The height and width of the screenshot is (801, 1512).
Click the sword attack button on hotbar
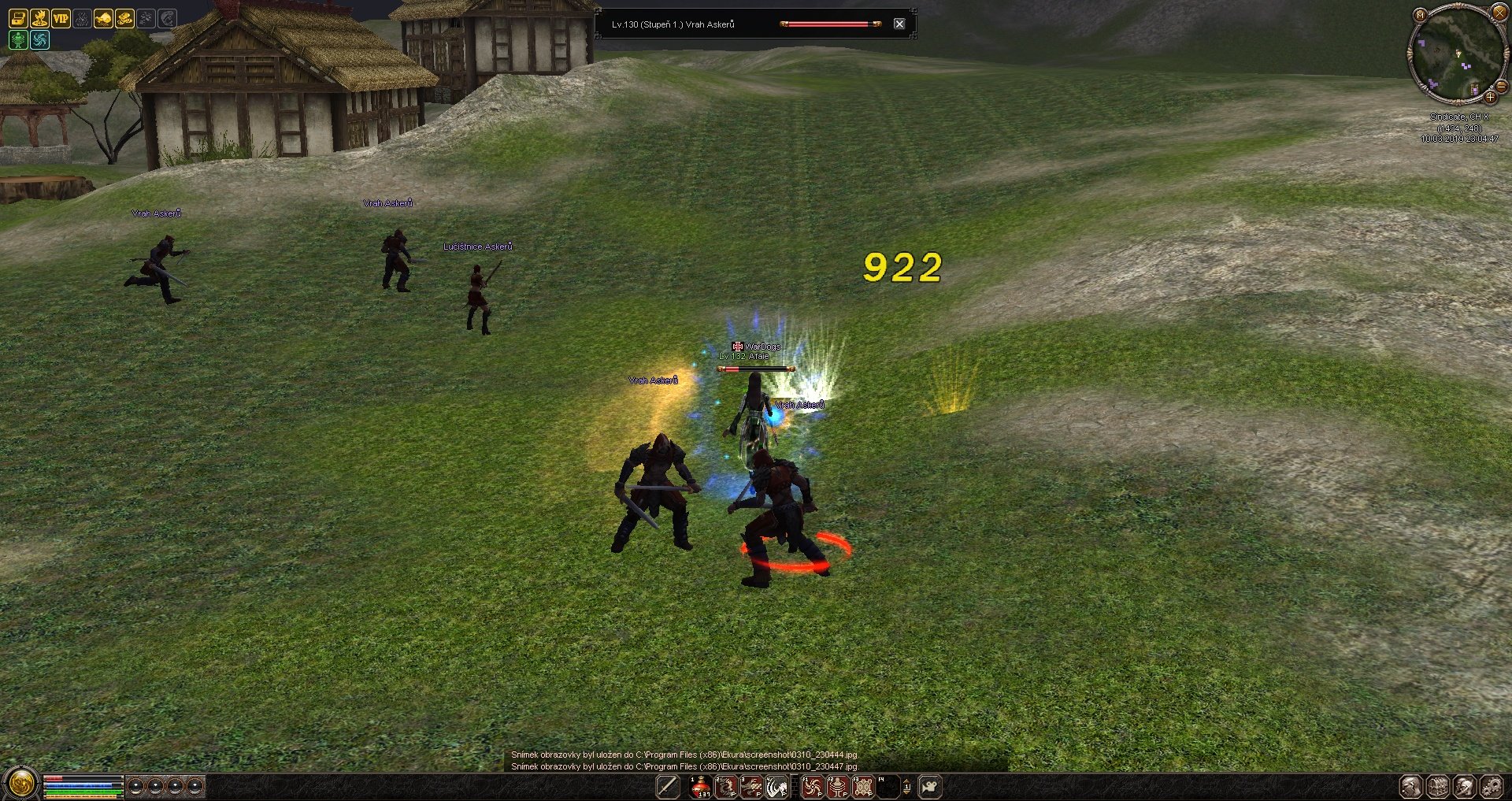click(668, 786)
